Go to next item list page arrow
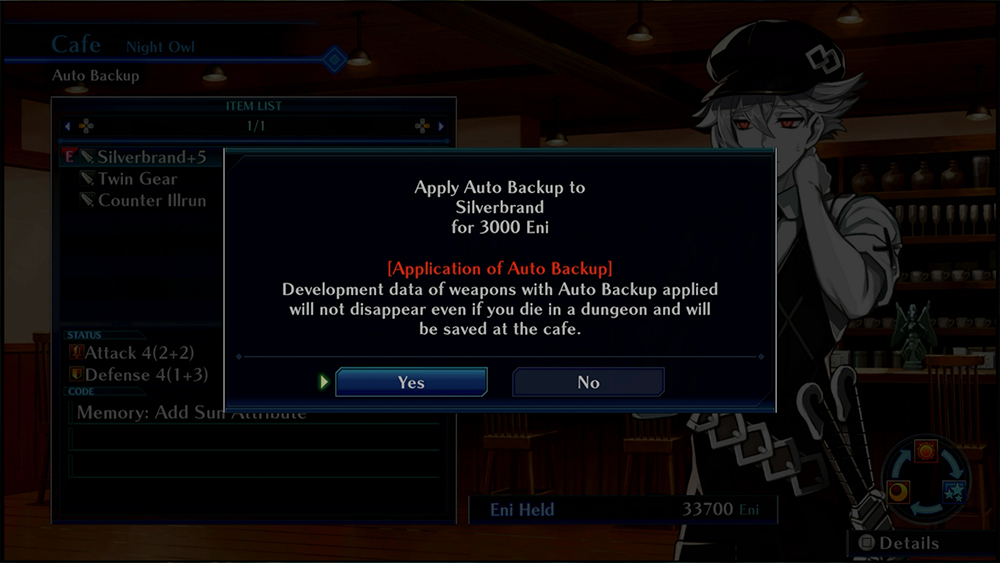Viewport: 1000px width, 563px height. tap(441, 127)
